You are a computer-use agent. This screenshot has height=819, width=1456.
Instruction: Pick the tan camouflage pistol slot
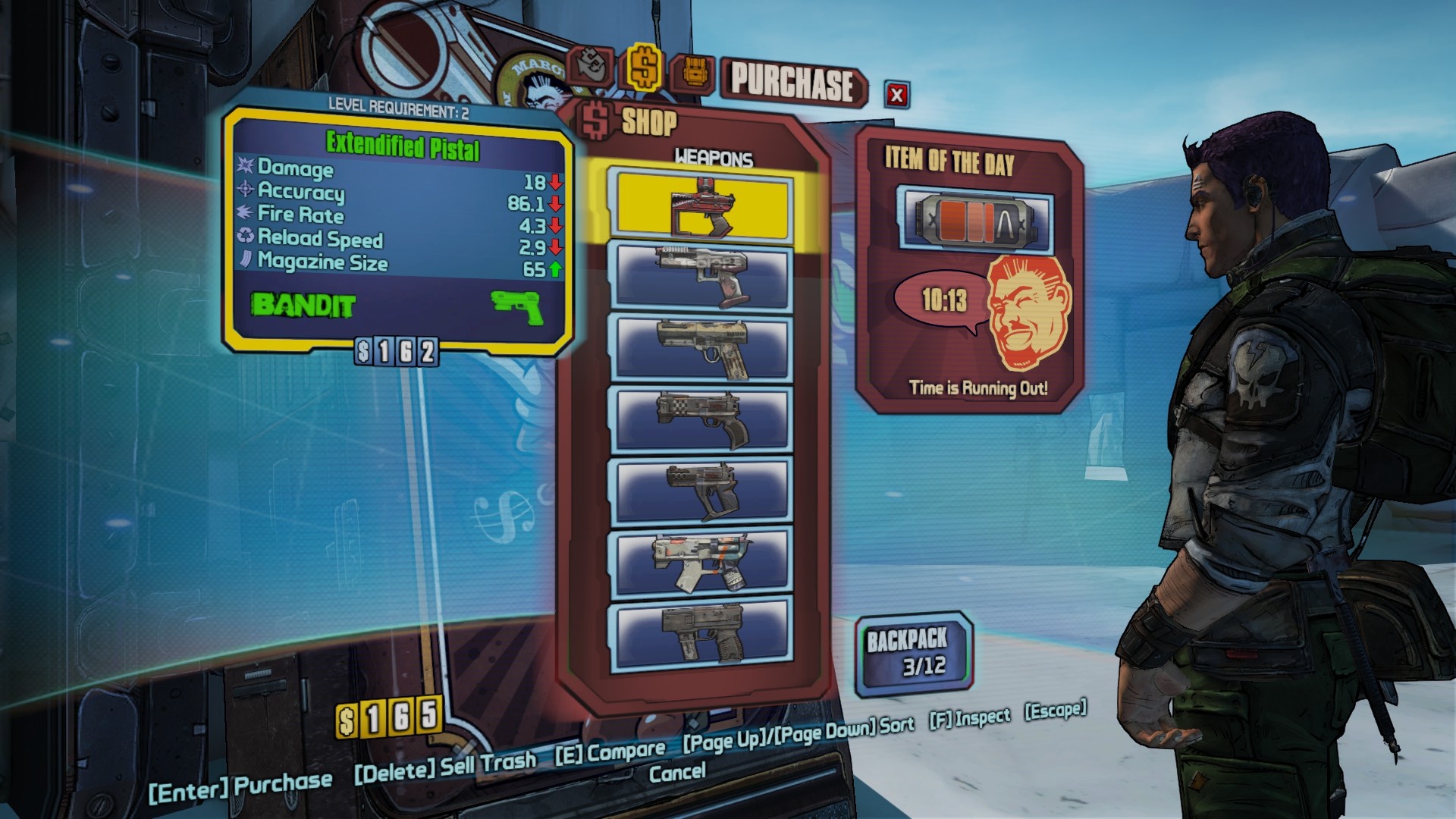click(x=701, y=347)
